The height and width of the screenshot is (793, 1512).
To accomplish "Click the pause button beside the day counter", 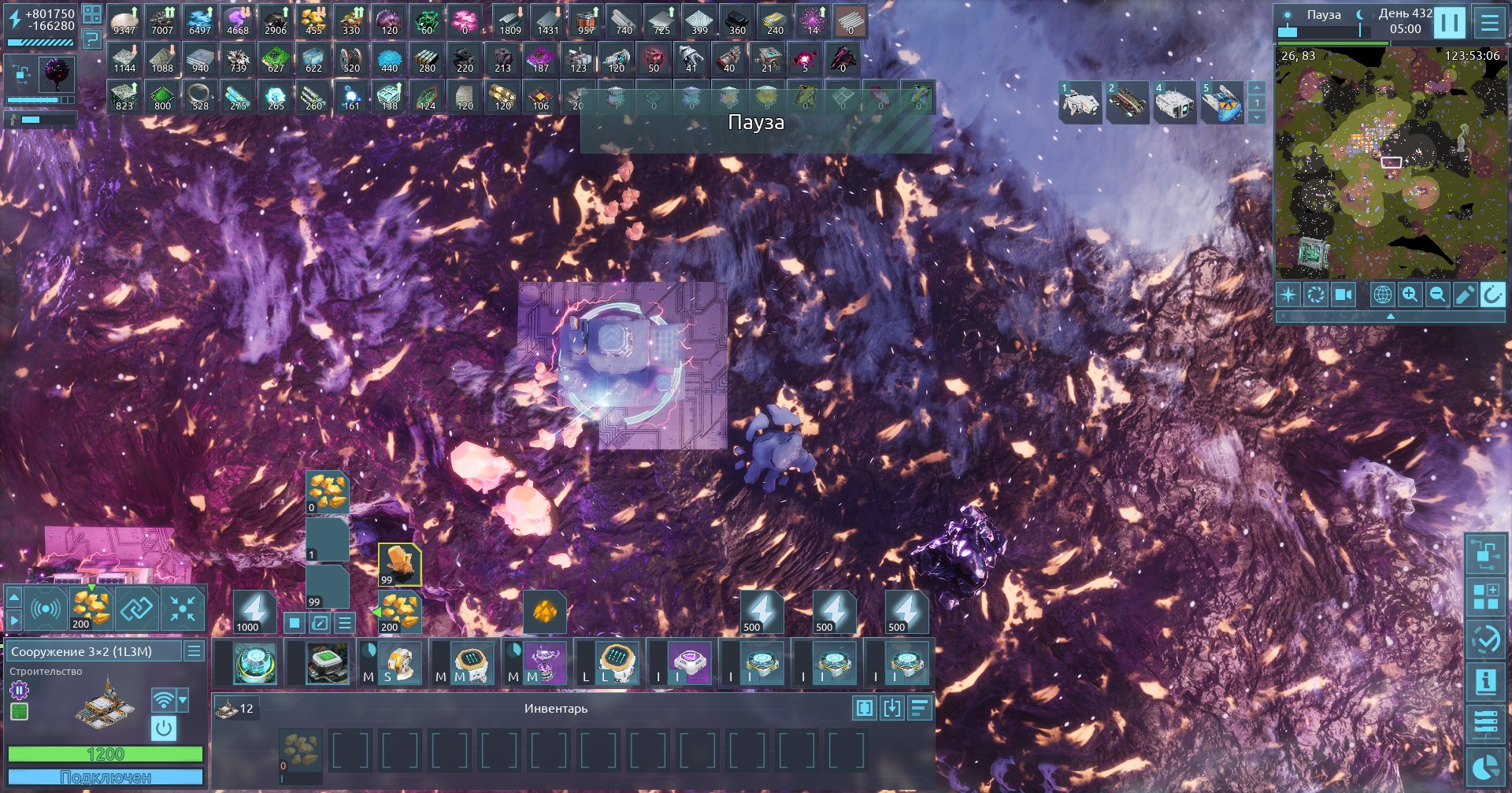I will (1449, 22).
